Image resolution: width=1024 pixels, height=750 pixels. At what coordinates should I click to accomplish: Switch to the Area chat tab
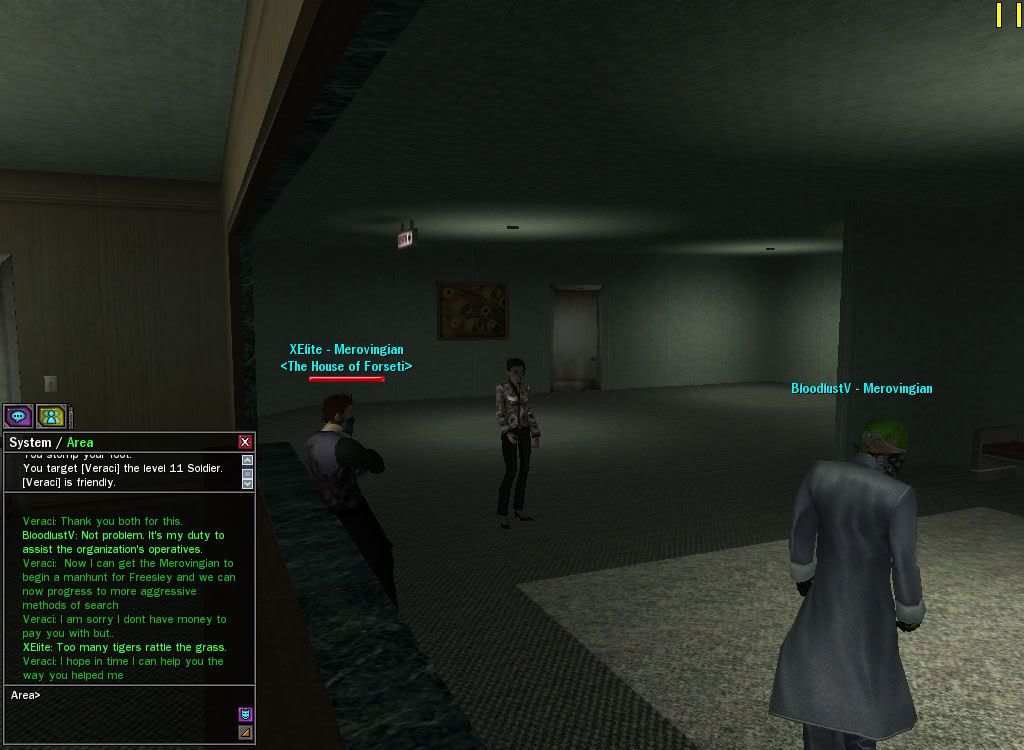80,442
